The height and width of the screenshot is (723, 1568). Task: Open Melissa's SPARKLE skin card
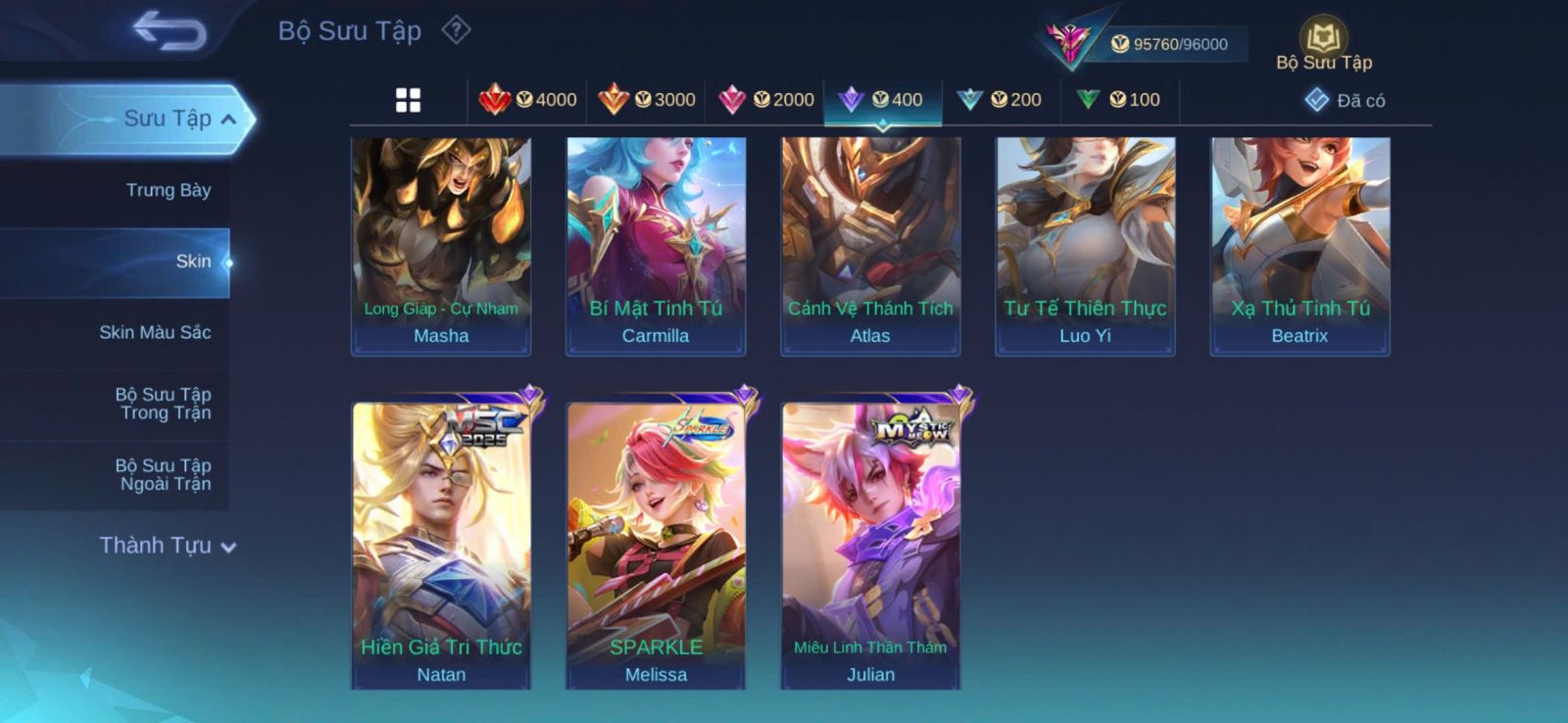[x=656, y=544]
